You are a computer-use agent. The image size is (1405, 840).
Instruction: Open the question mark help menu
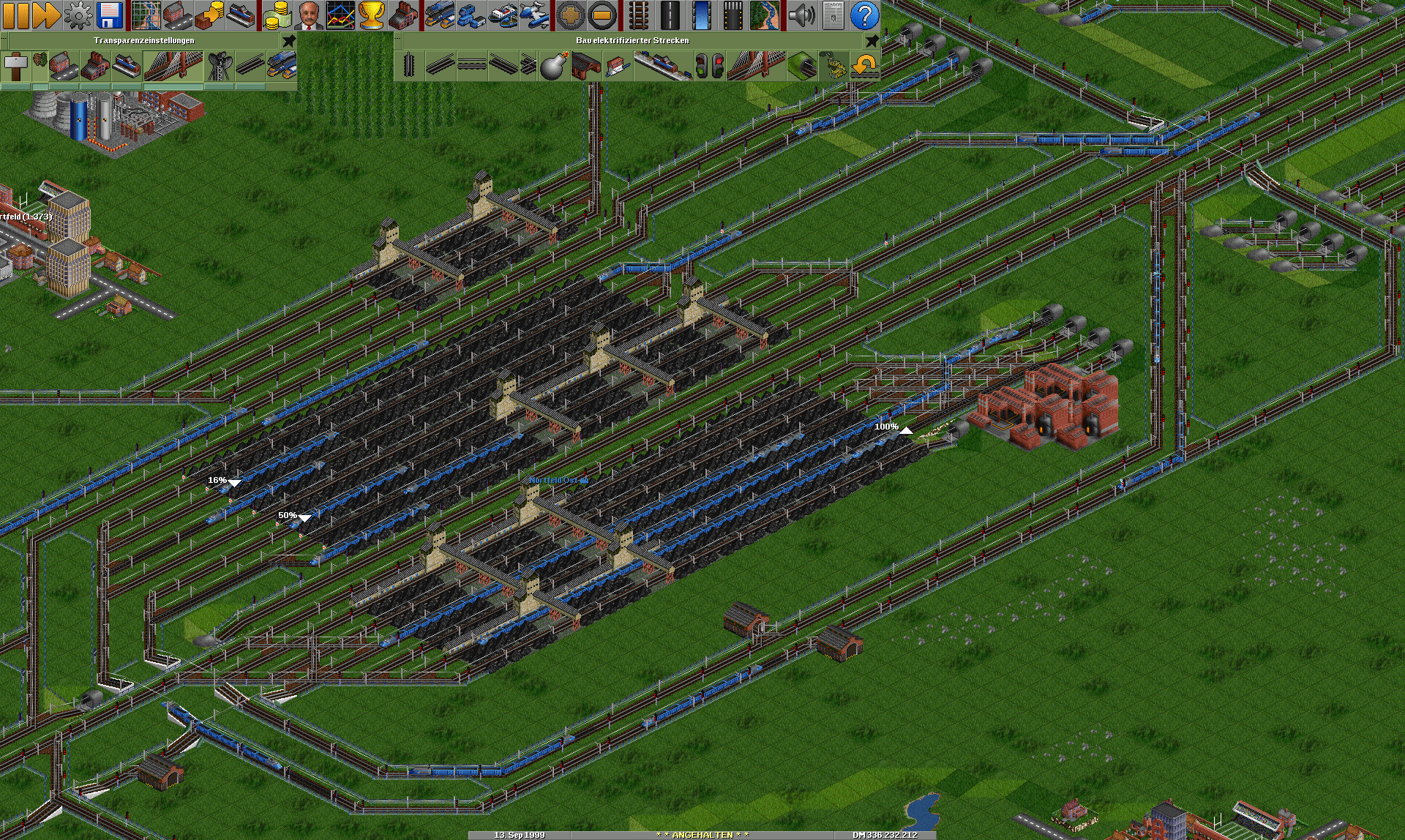864,15
